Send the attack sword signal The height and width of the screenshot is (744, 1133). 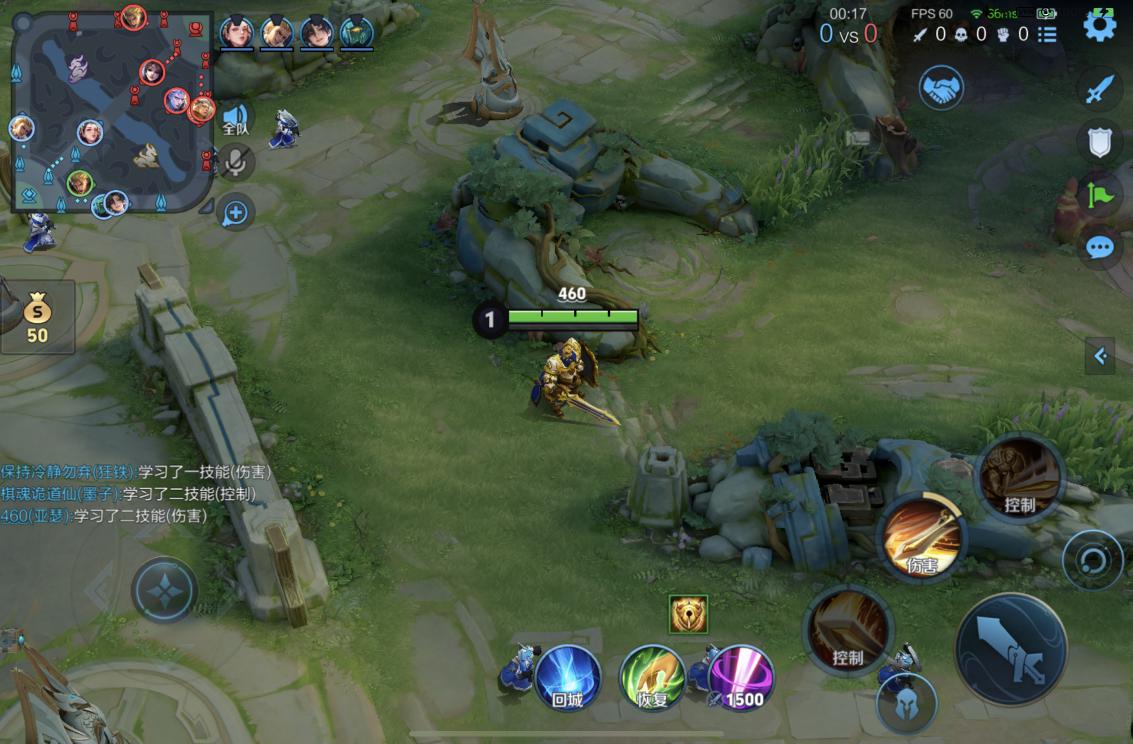(1099, 90)
